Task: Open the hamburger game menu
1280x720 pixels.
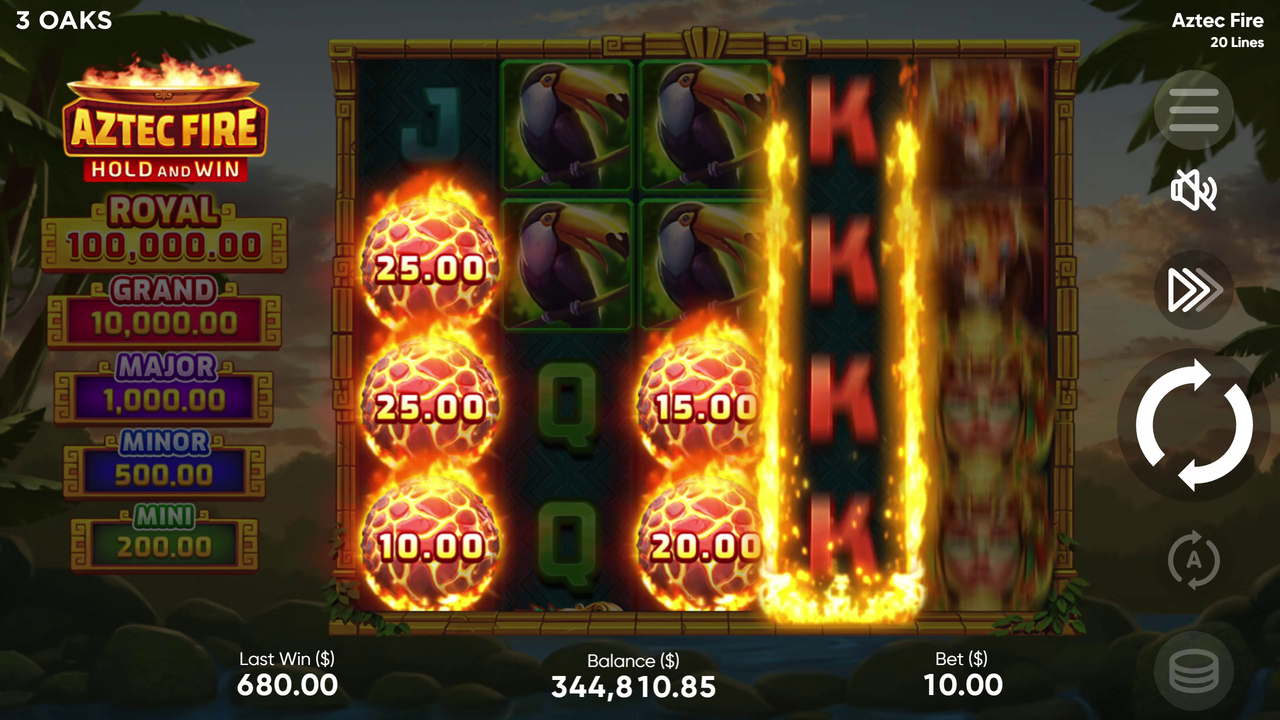Action: tap(1193, 111)
